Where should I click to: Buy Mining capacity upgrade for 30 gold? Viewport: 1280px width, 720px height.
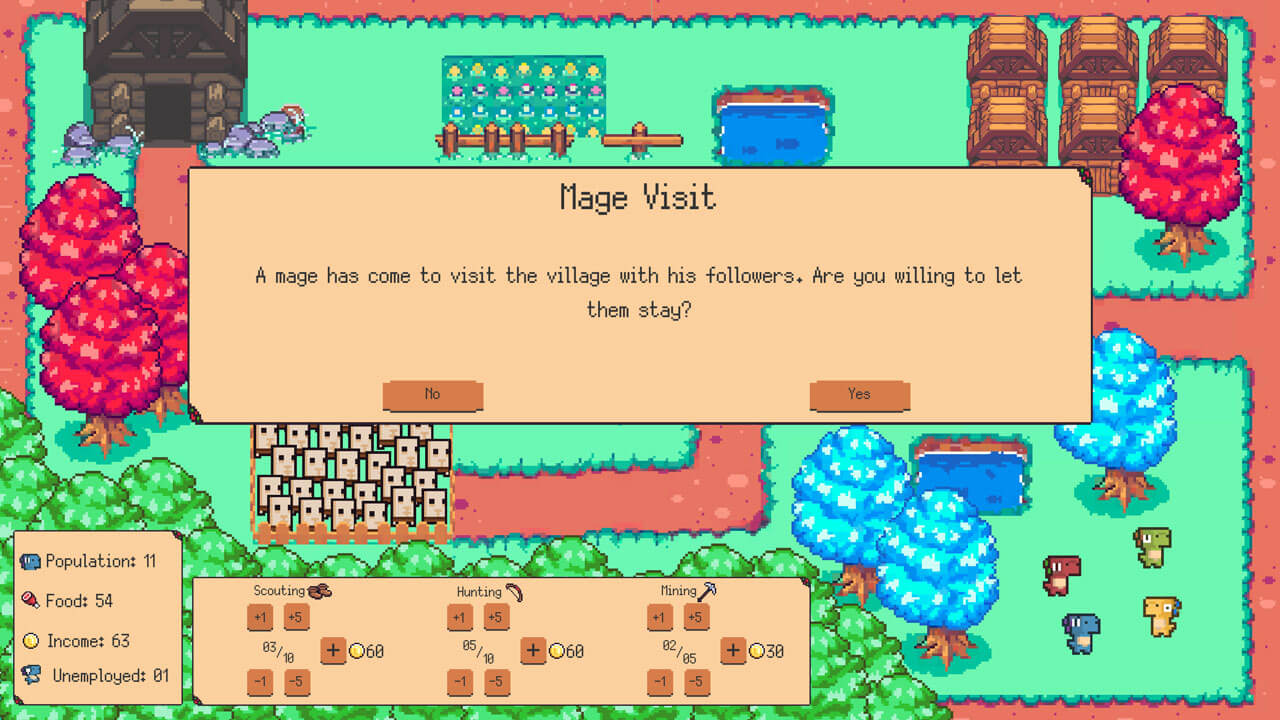point(733,651)
